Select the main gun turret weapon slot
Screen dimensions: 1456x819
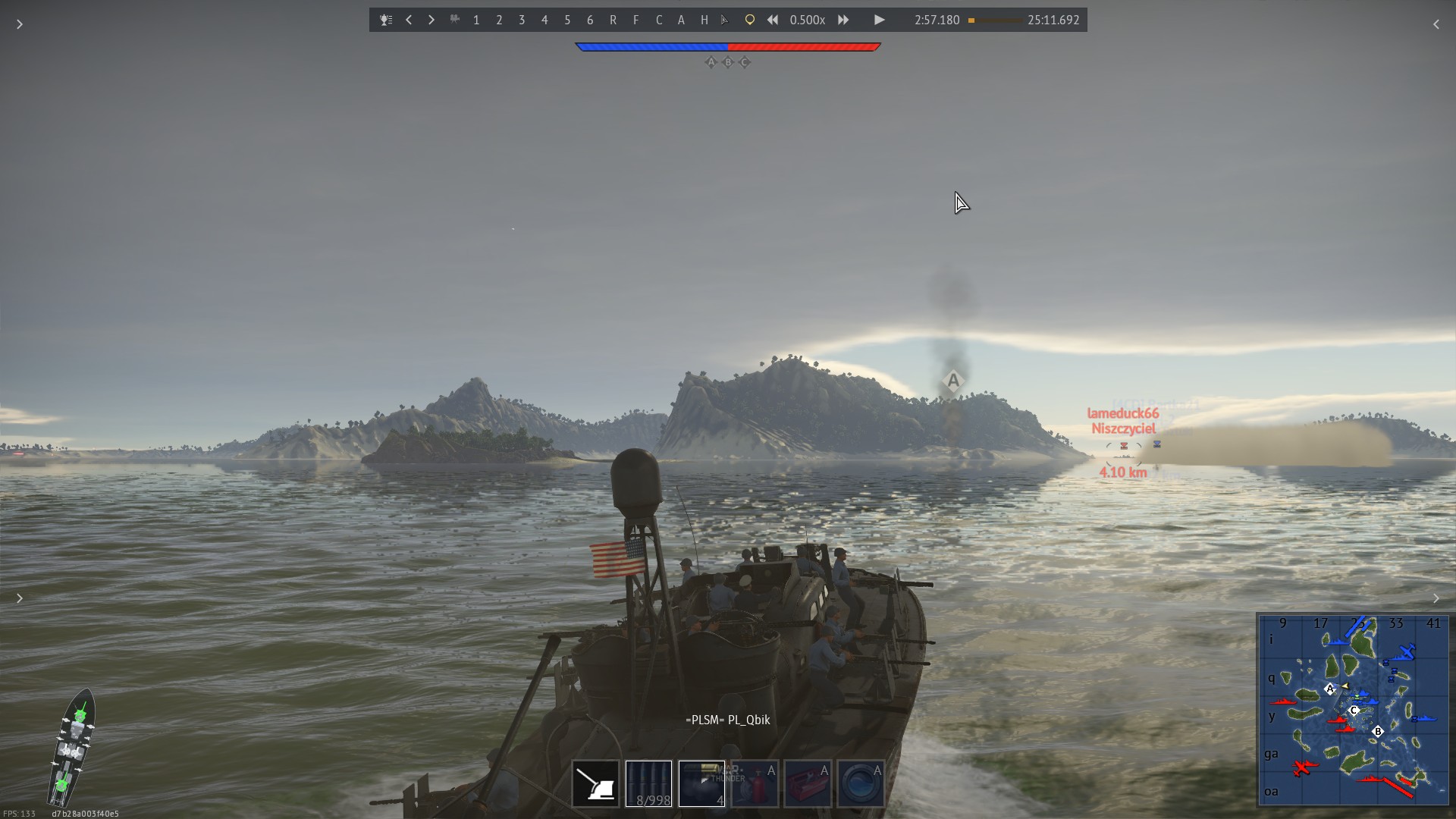[595, 783]
